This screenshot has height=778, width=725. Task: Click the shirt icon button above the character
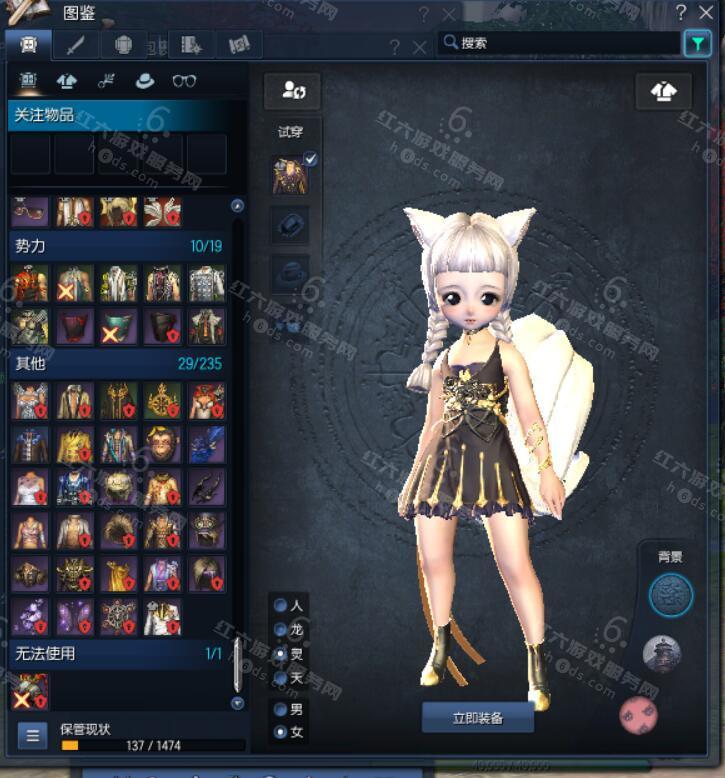663,91
